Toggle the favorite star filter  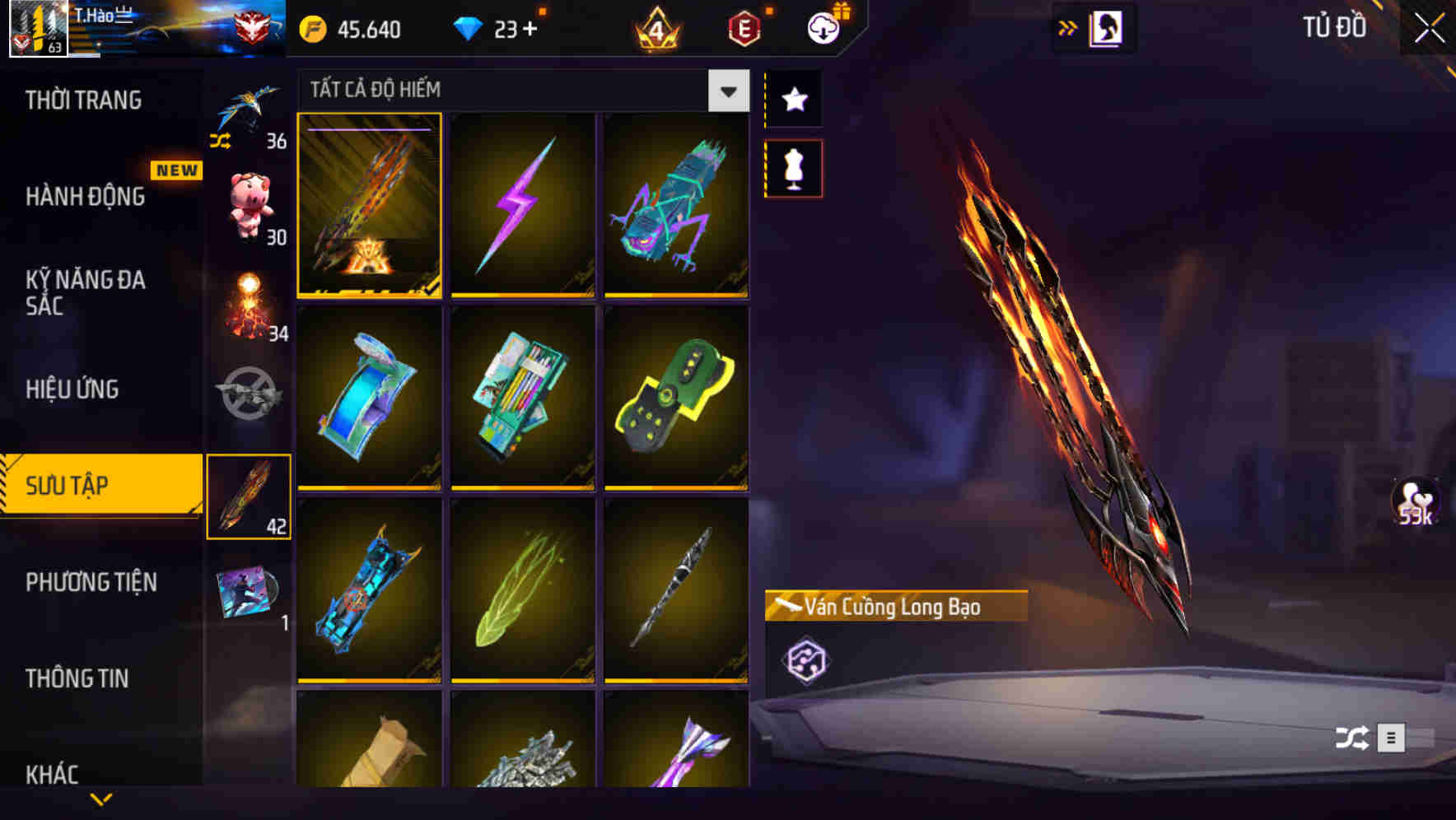point(793,99)
